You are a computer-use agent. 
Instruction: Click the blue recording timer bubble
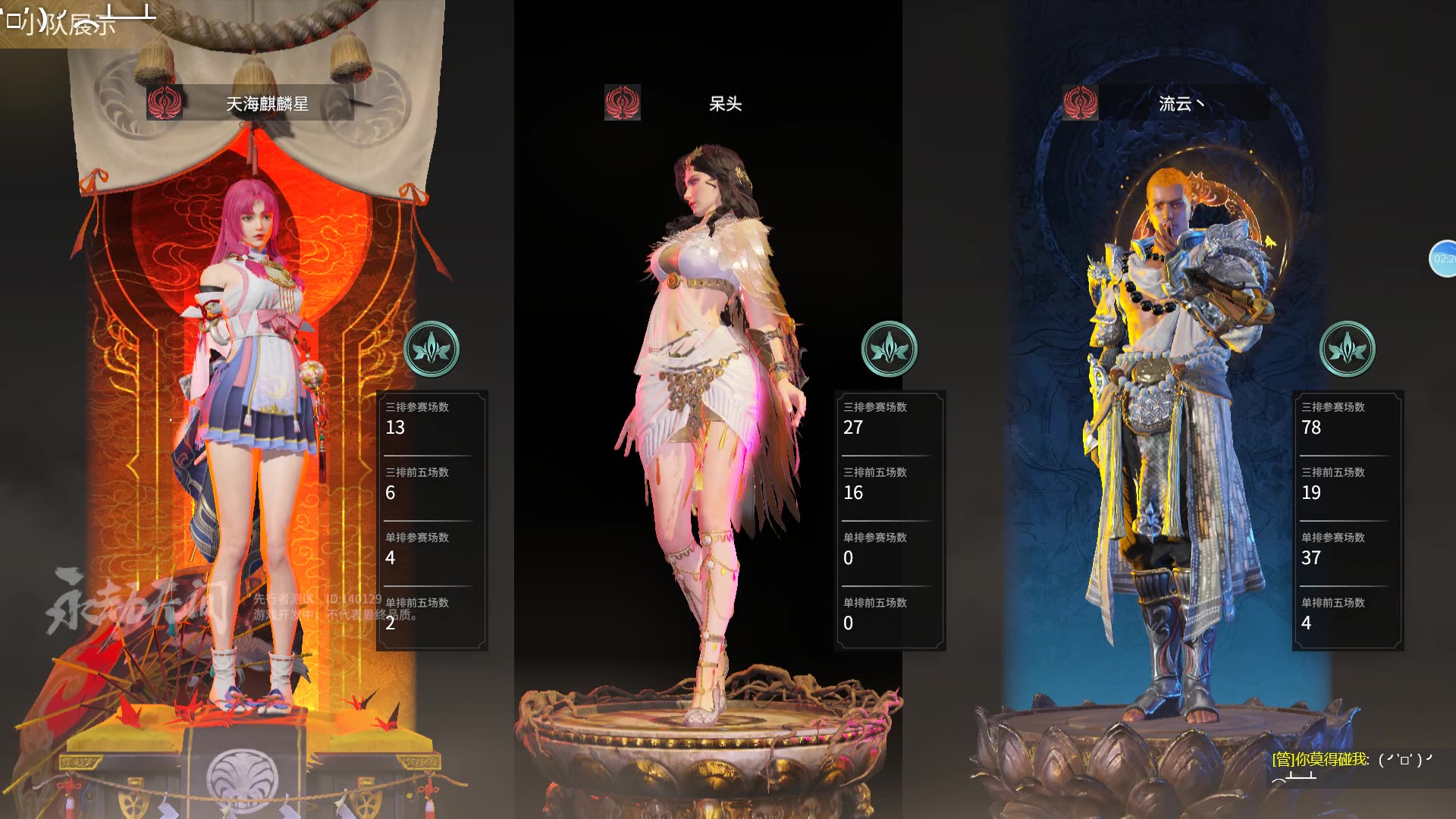tap(1443, 259)
